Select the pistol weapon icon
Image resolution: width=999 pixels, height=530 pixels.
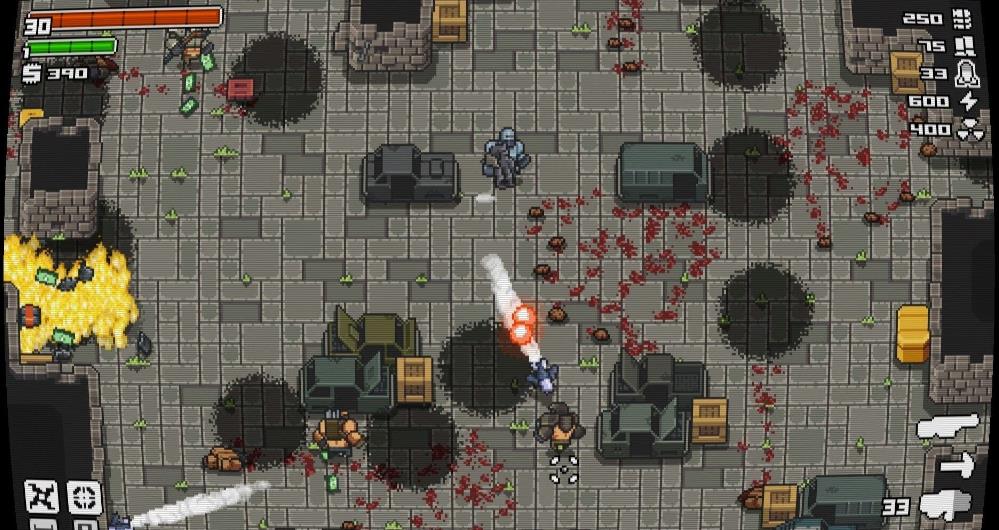pyautogui.click(x=947, y=505)
